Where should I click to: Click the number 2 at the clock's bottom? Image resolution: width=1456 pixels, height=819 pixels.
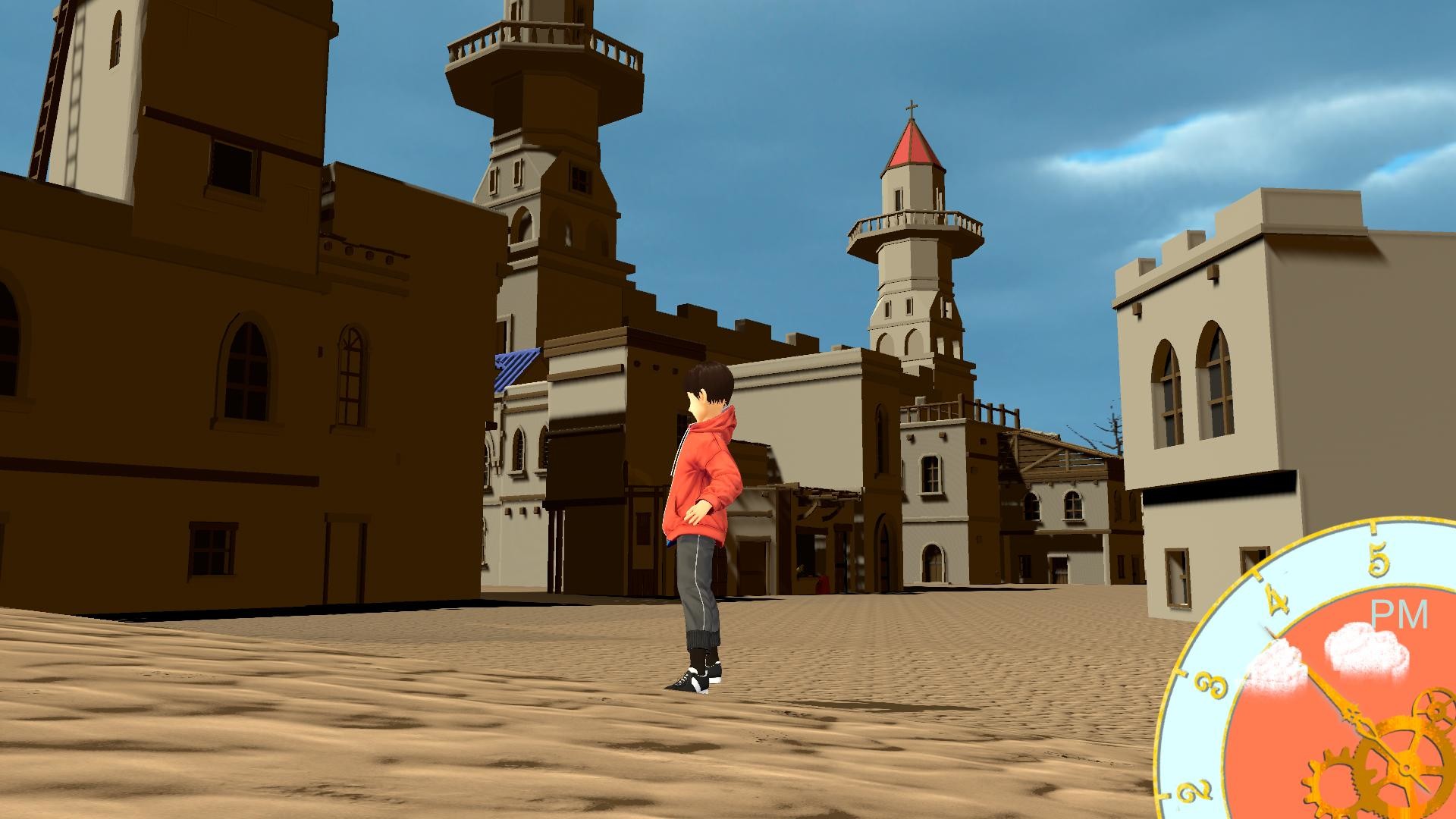tap(1197, 789)
